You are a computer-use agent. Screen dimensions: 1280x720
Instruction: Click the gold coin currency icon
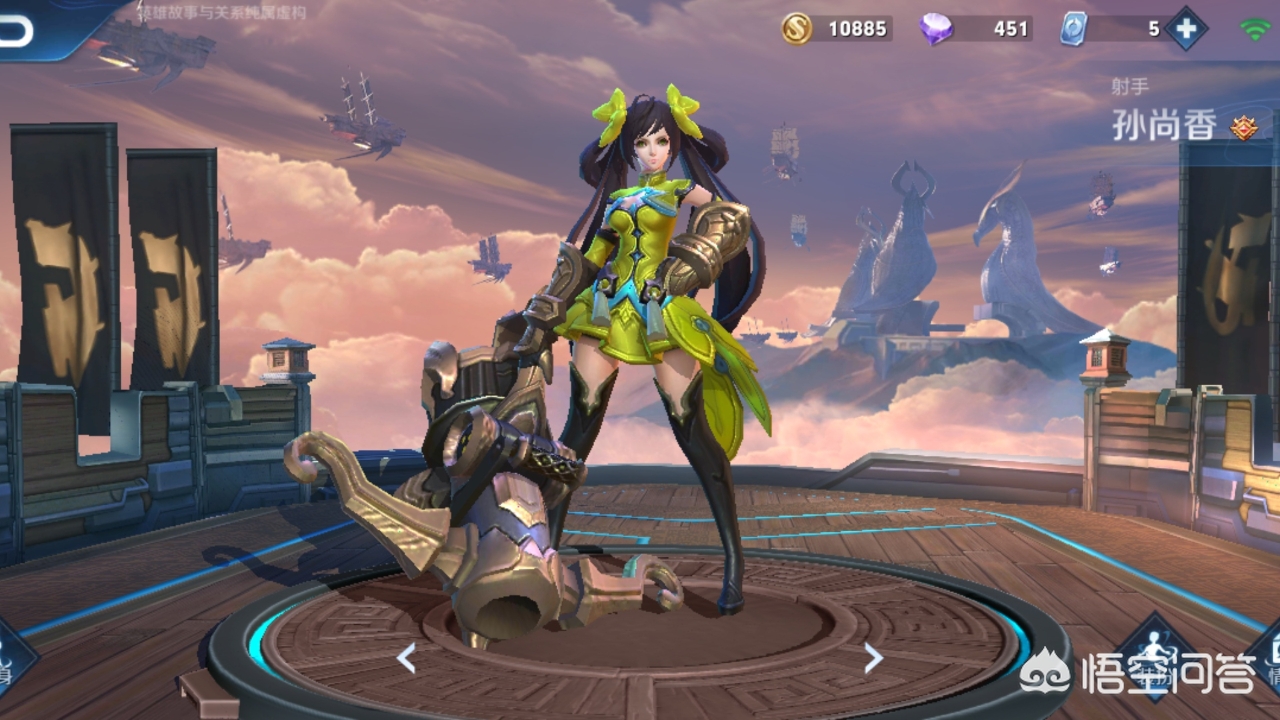pos(797,28)
